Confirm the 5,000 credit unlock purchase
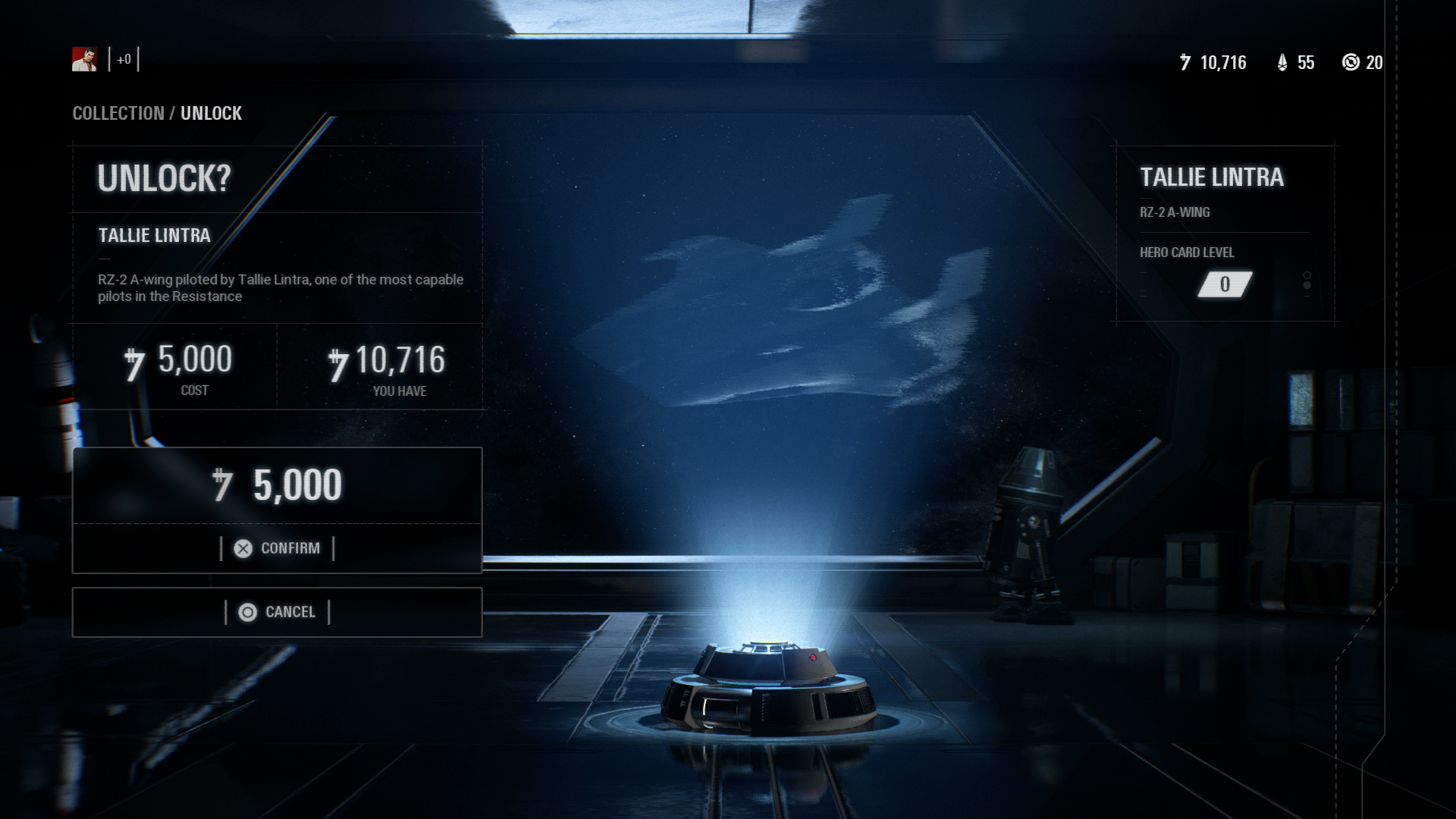 point(278,548)
